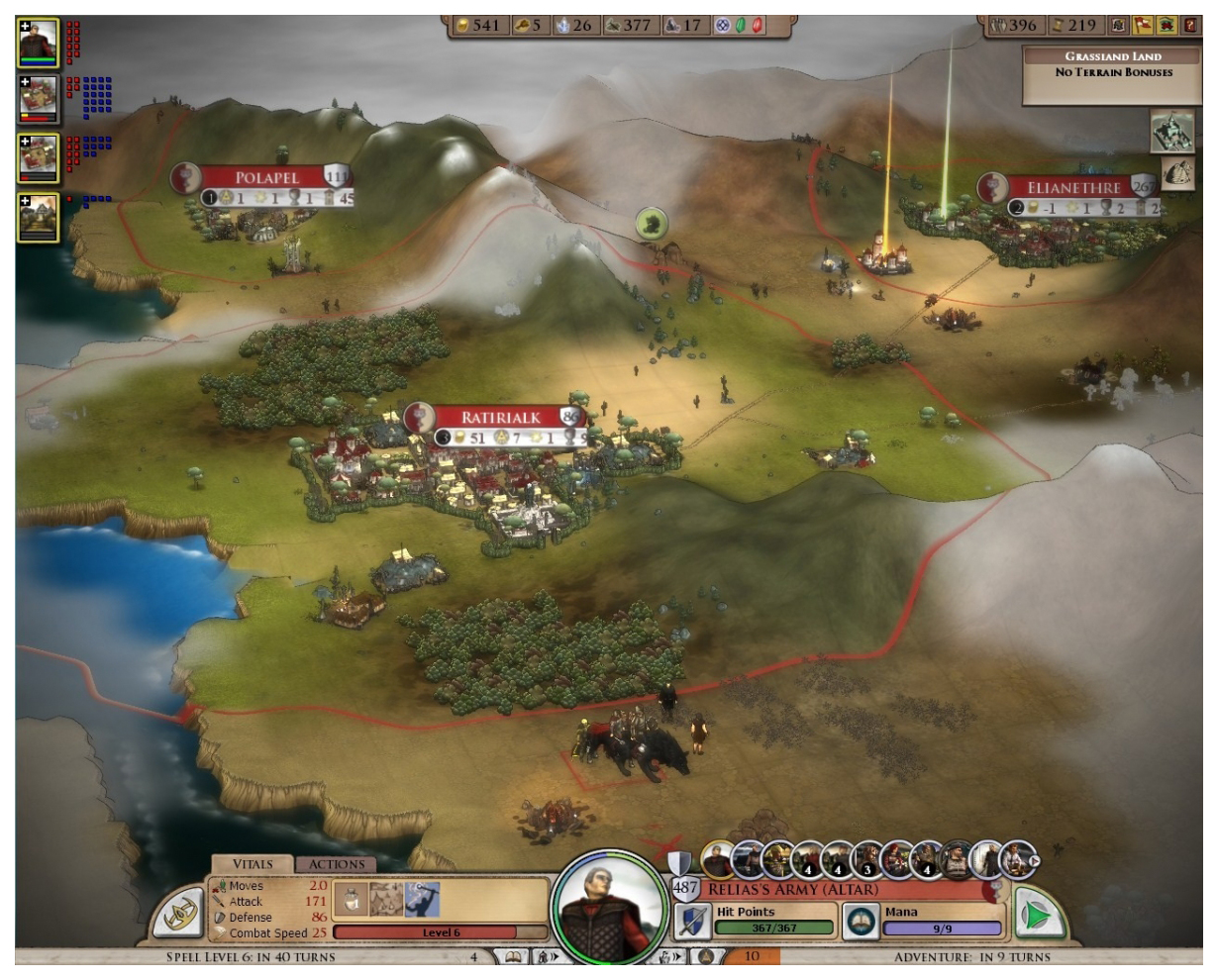Click the green quest marker on the map
The image size is (1218, 980).
coord(651,223)
